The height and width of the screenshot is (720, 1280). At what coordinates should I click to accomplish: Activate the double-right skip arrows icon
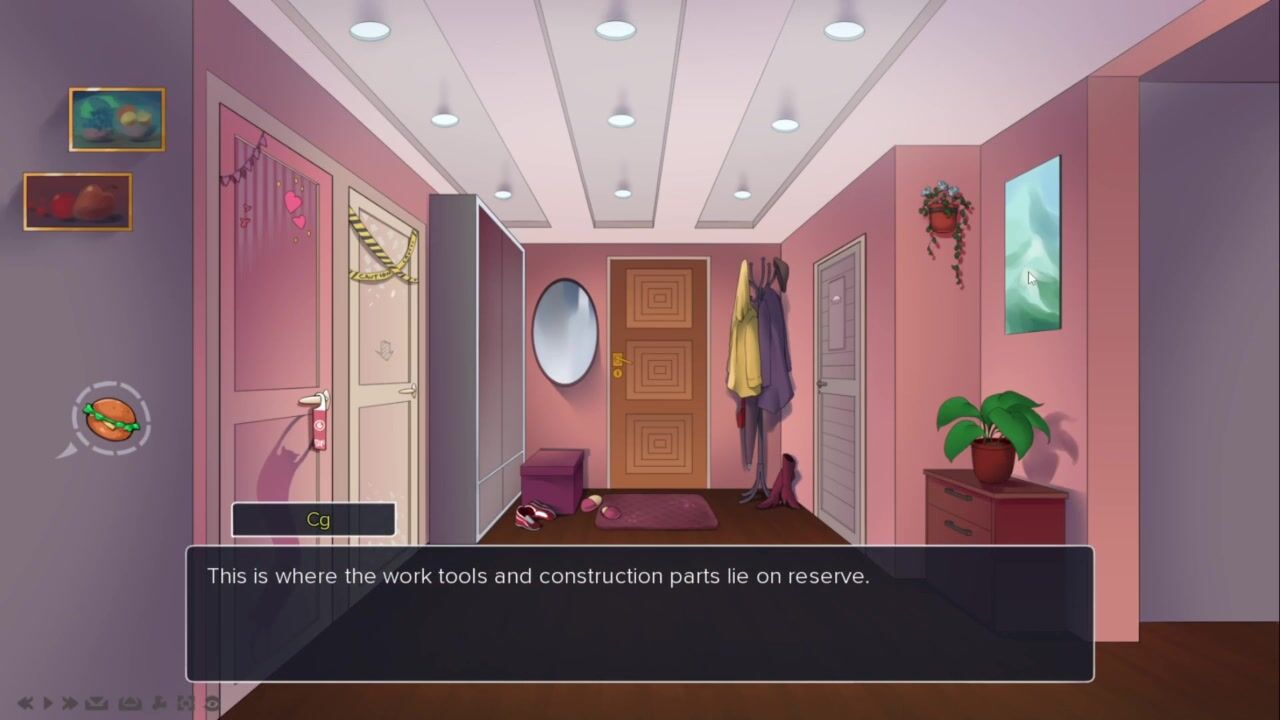[69, 704]
